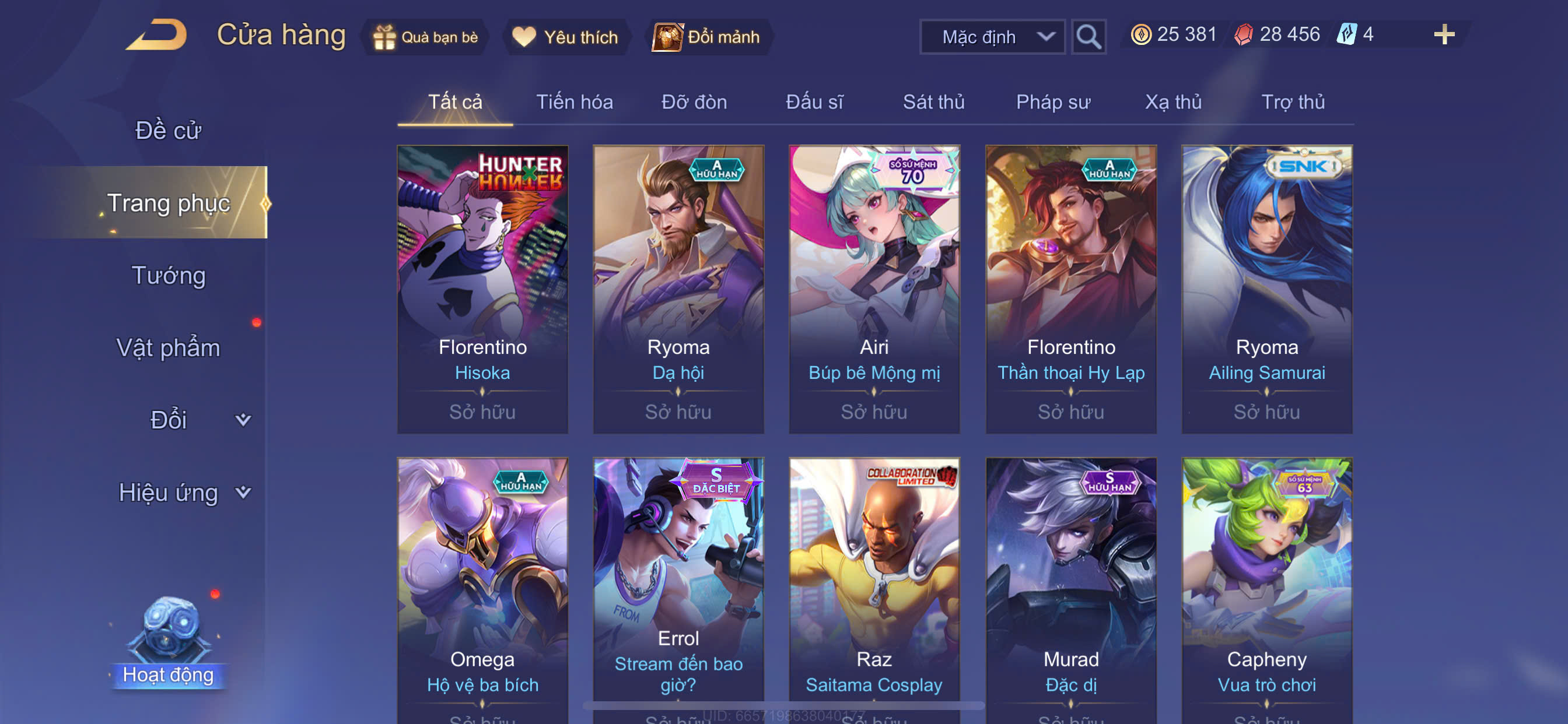Click the magnifying glass search button

(x=1088, y=37)
